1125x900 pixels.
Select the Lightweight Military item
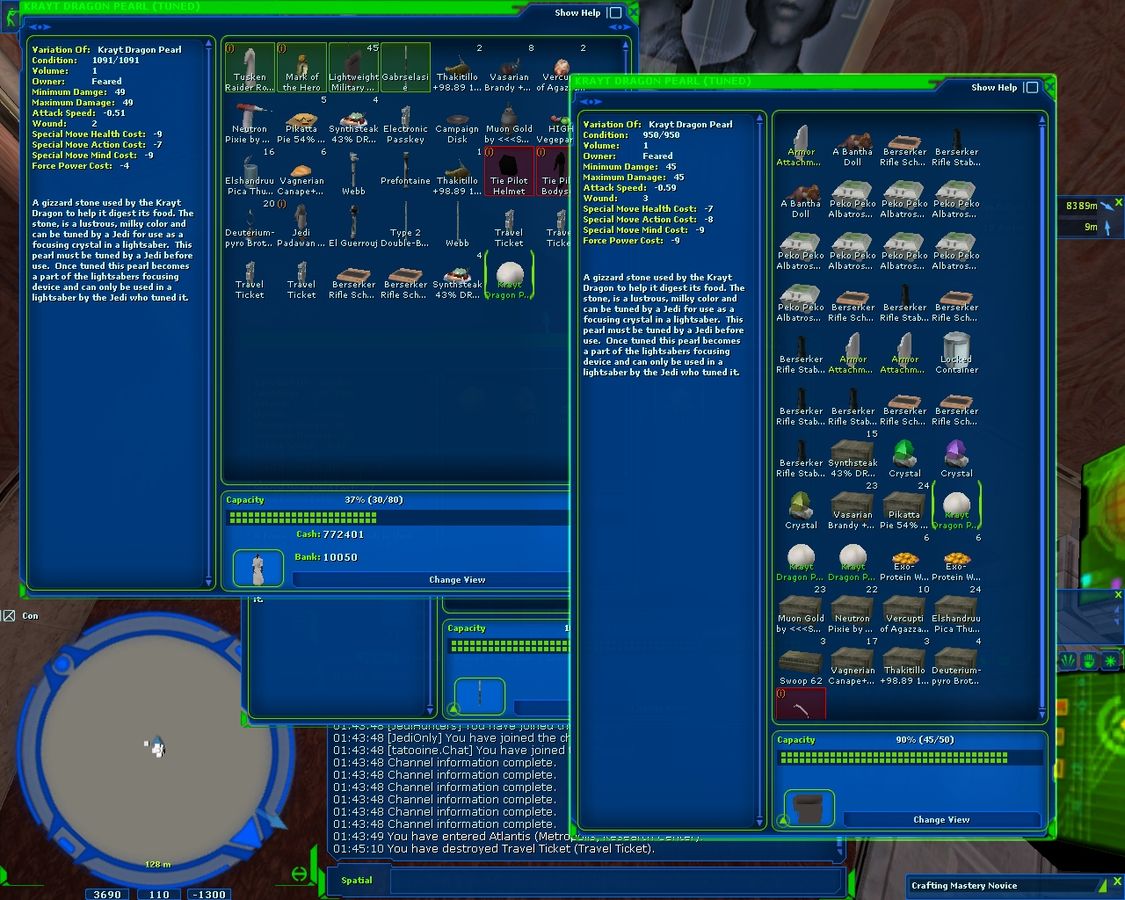pyautogui.click(x=354, y=67)
